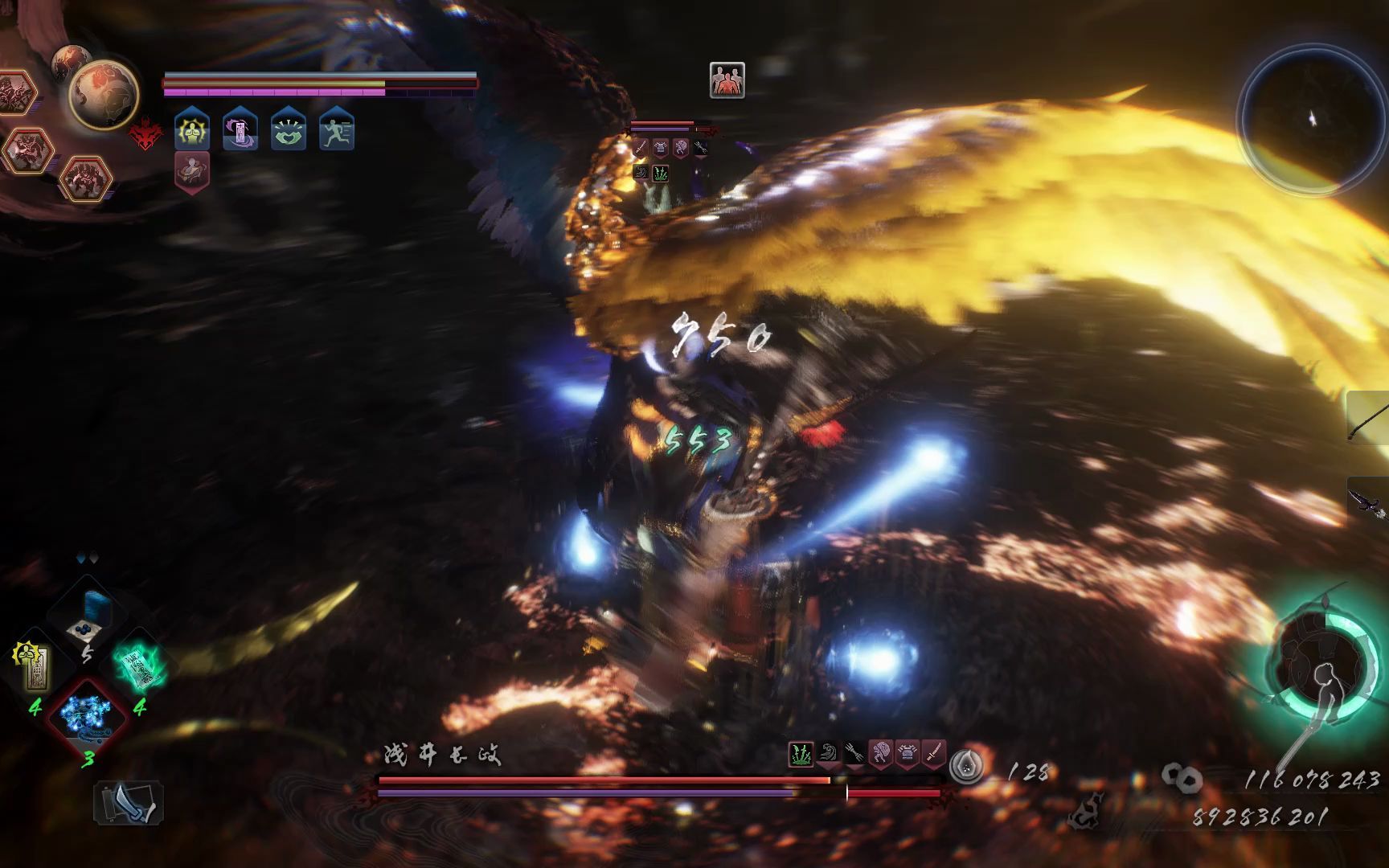1389x868 pixels.
Task: Click the yellow praying figure buff icon
Action: coord(192,130)
